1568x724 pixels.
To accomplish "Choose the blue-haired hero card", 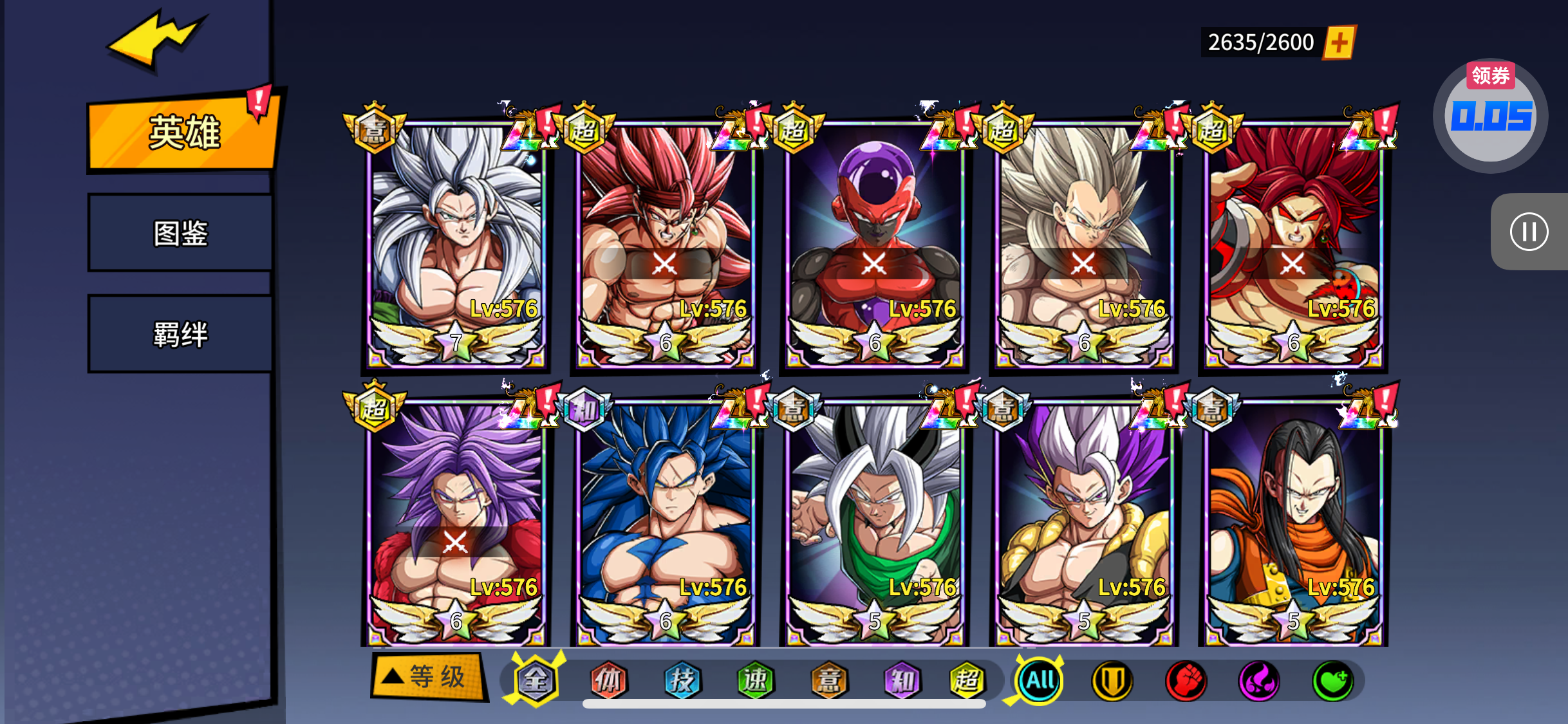I will [x=665, y=523].
